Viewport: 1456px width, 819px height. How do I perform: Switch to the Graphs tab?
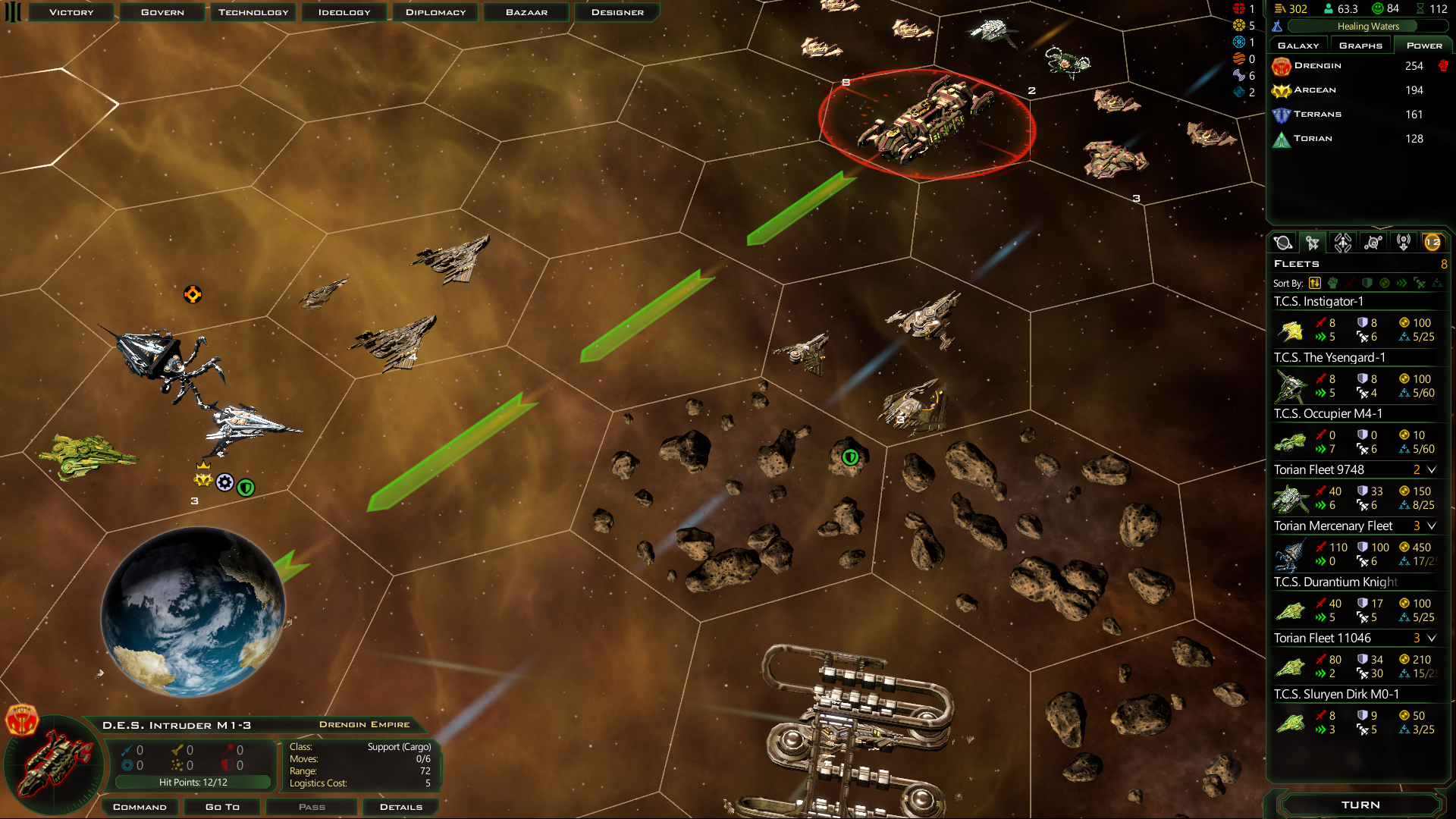pos(1360,45)
